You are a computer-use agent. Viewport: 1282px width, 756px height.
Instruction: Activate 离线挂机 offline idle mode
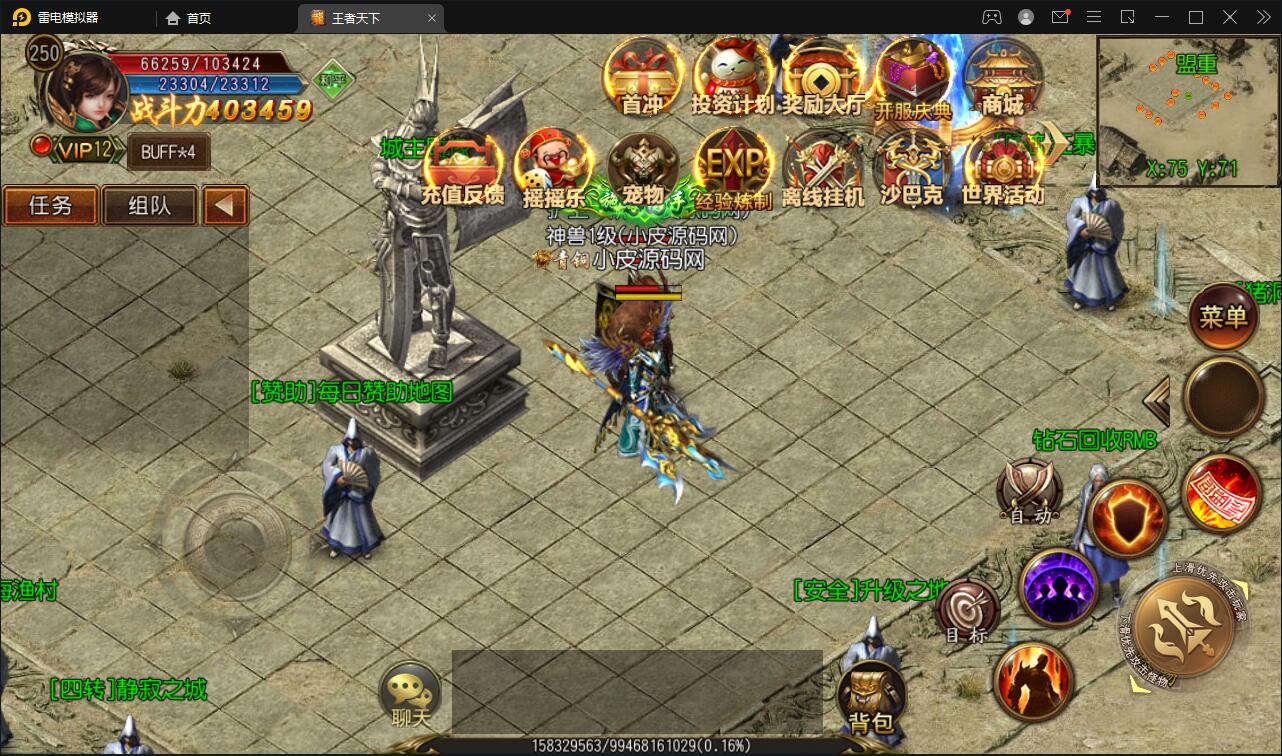point(822,166)
